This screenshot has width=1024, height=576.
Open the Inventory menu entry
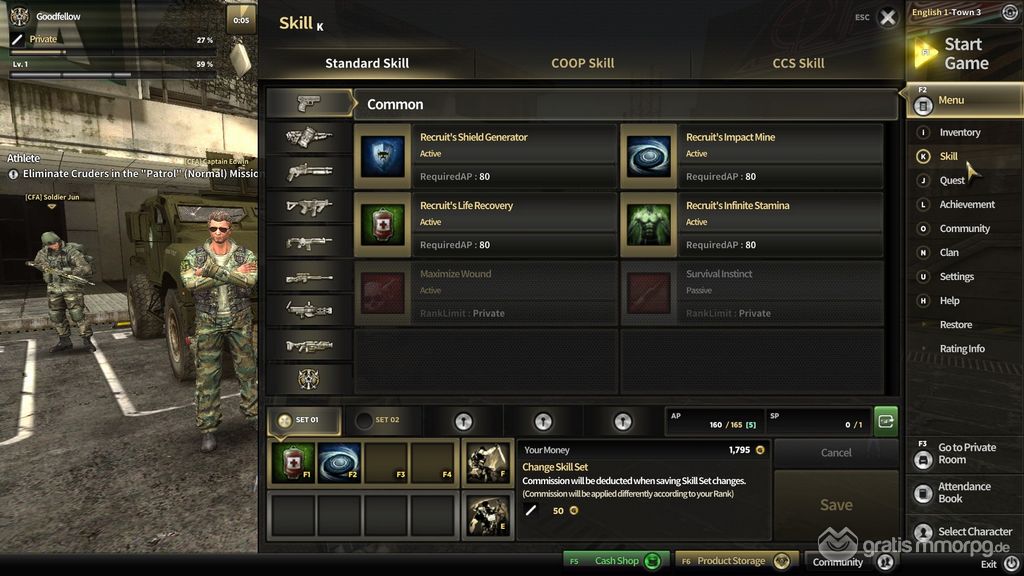(x=959, y=132)
